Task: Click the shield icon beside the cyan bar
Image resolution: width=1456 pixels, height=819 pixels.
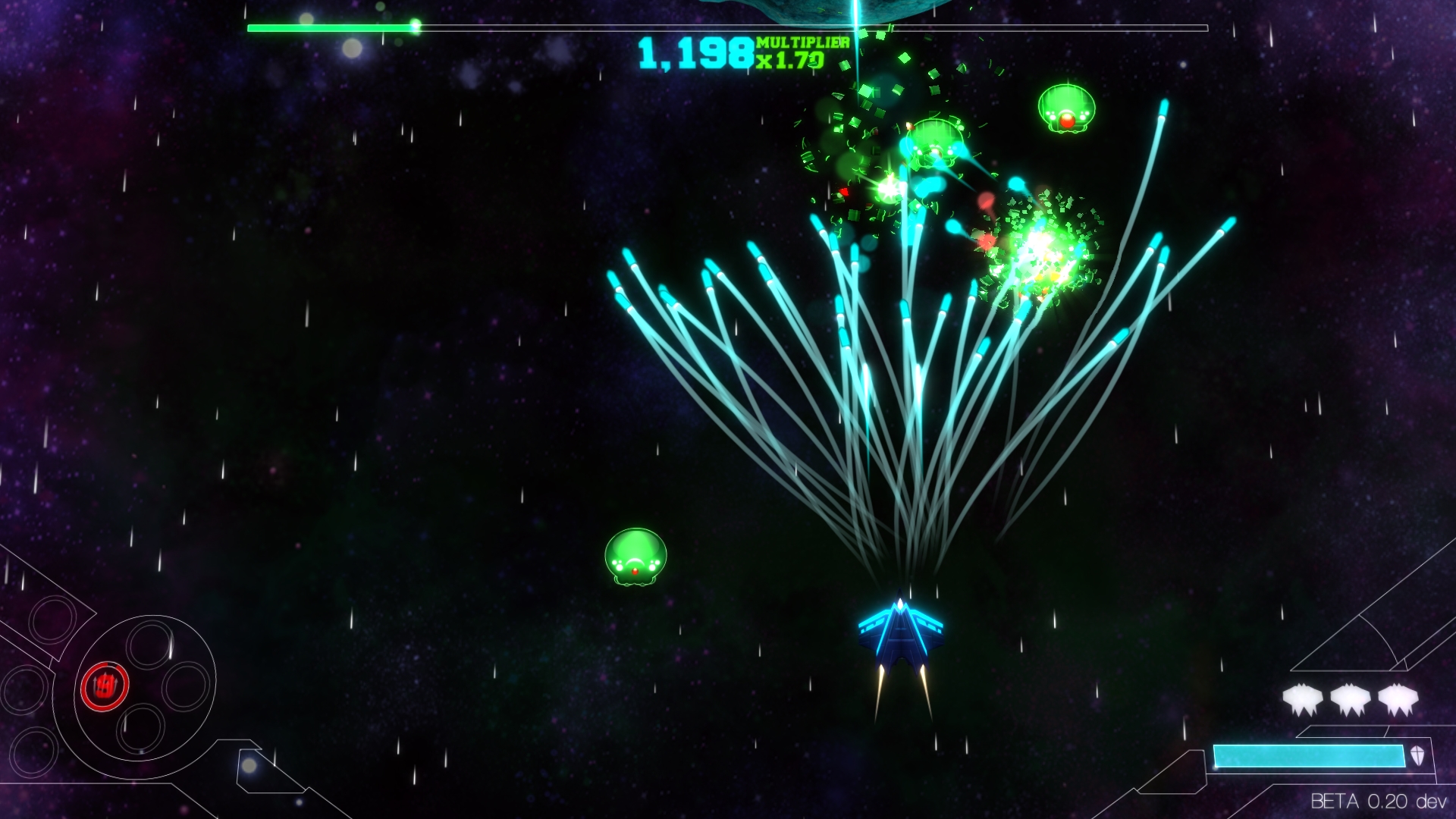Action: coord(1417,756)
